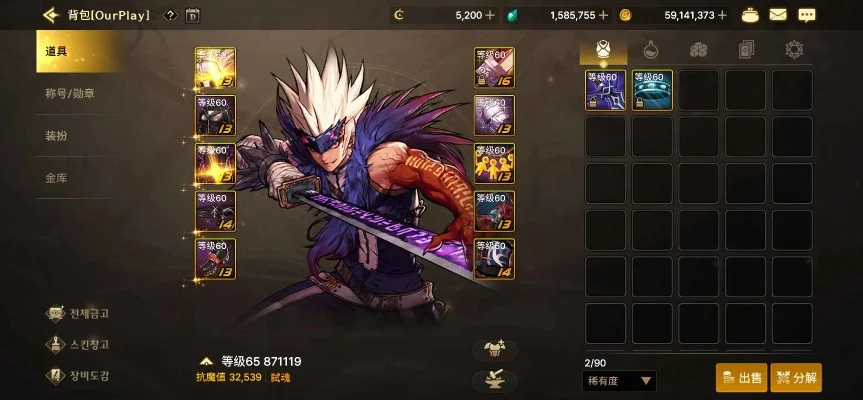Screen dimensions: 863x400
Task: Go back using the arrow button
Action: point(50,15)
